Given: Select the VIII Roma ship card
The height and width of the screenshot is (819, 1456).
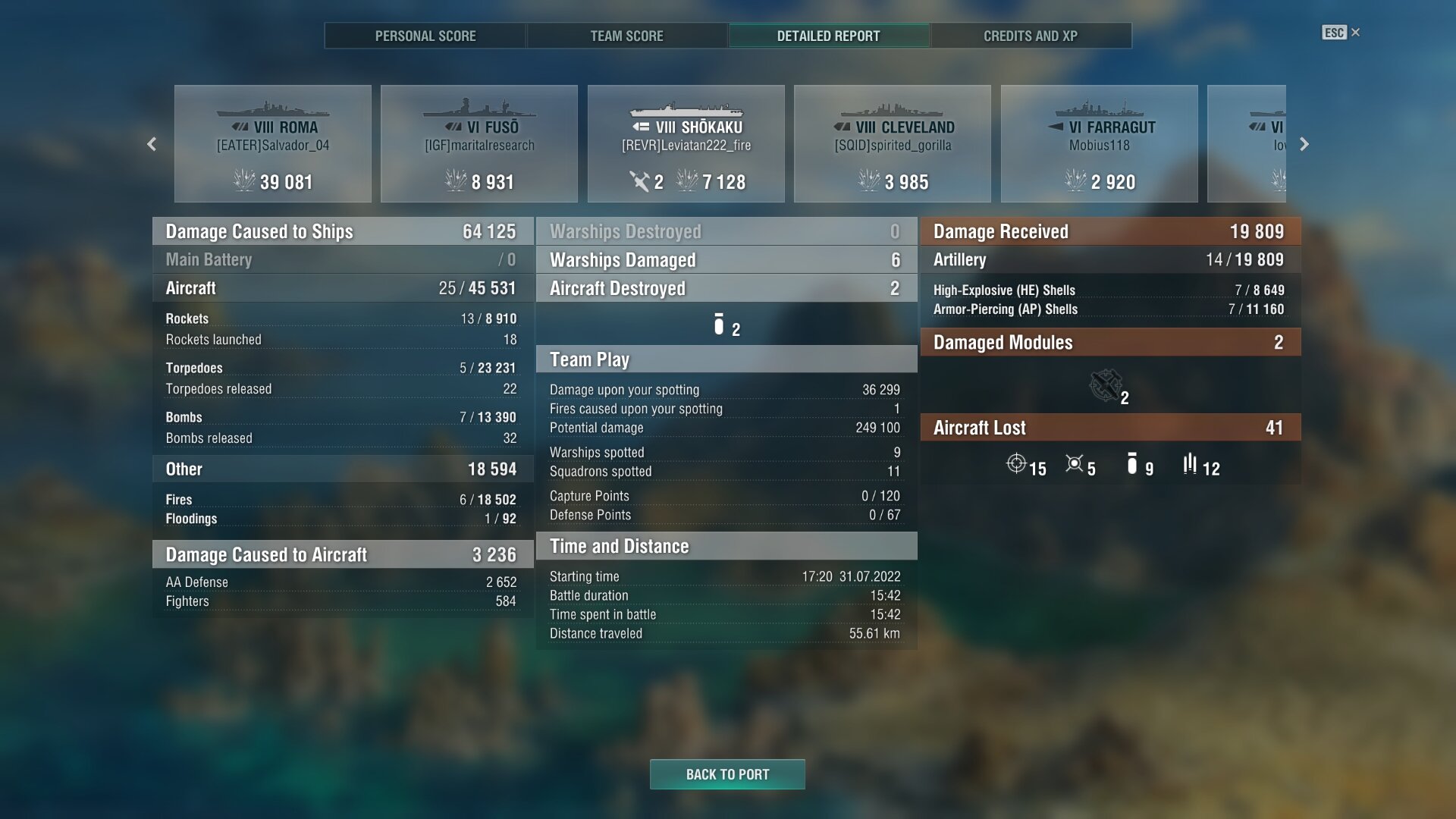Looking at the screenshot, I should [x=273, y=144].
